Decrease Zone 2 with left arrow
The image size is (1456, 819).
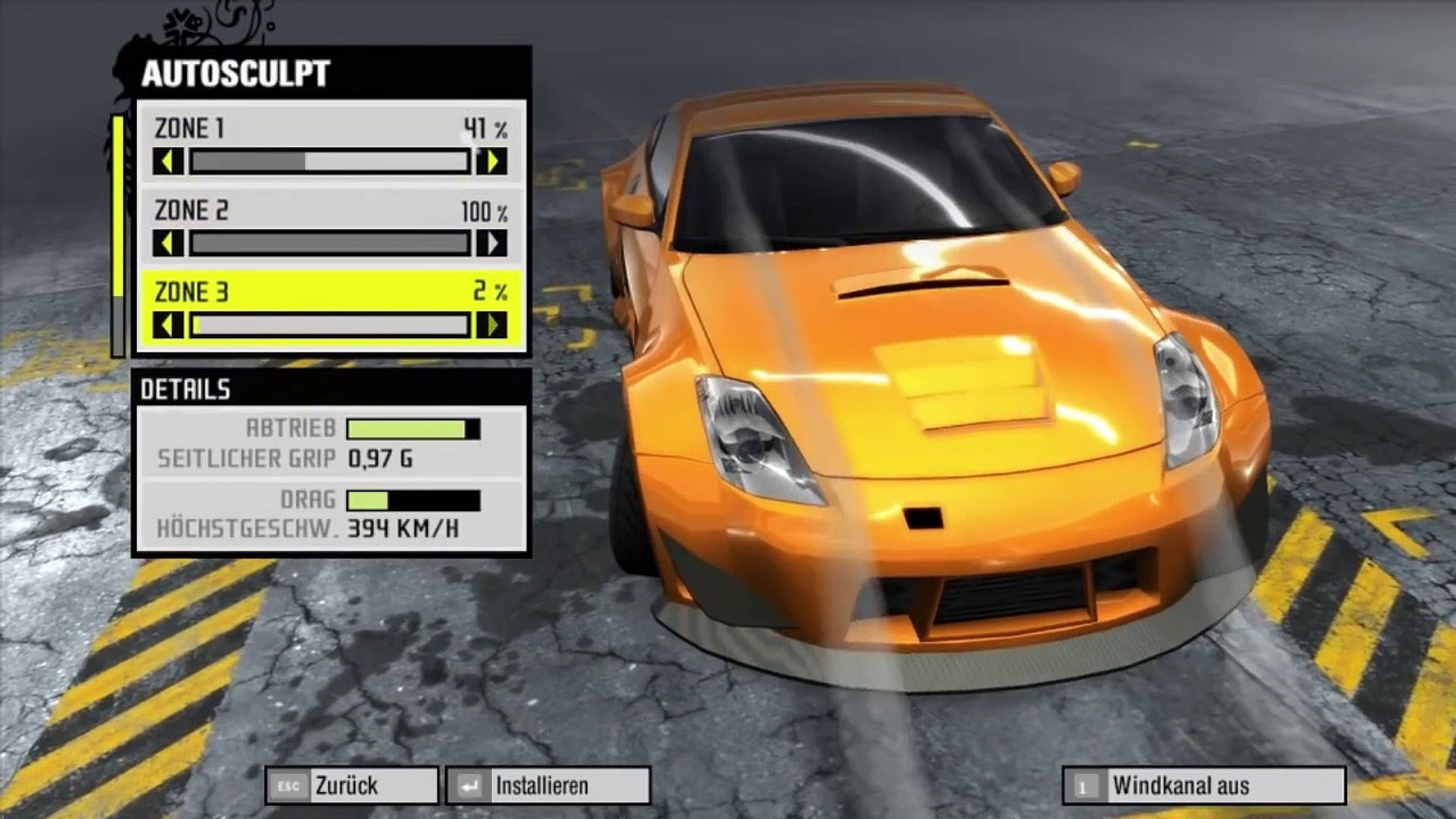(x=168, y=243)
